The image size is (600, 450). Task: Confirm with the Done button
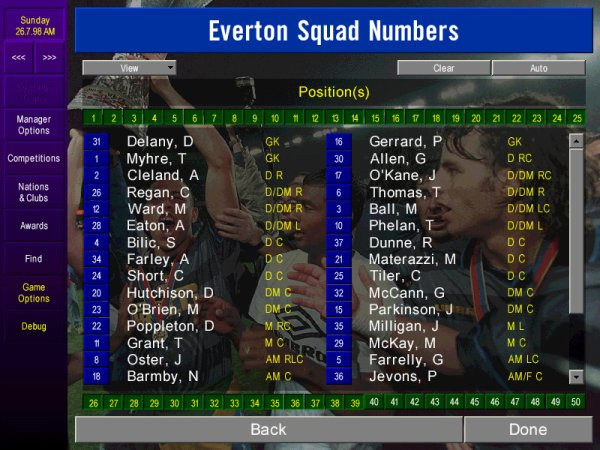point(527,429)
